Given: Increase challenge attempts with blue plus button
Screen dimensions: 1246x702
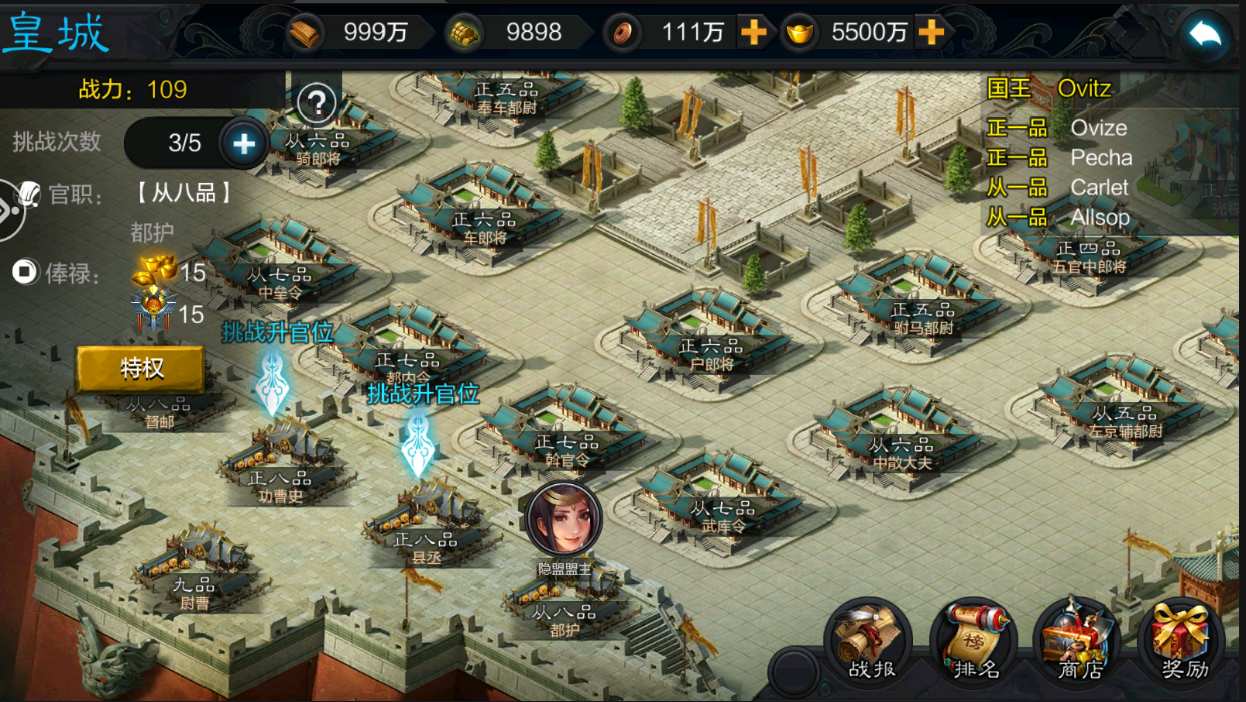Looking at the screenshot, I should pyautogui.click(x=243, y=144).
